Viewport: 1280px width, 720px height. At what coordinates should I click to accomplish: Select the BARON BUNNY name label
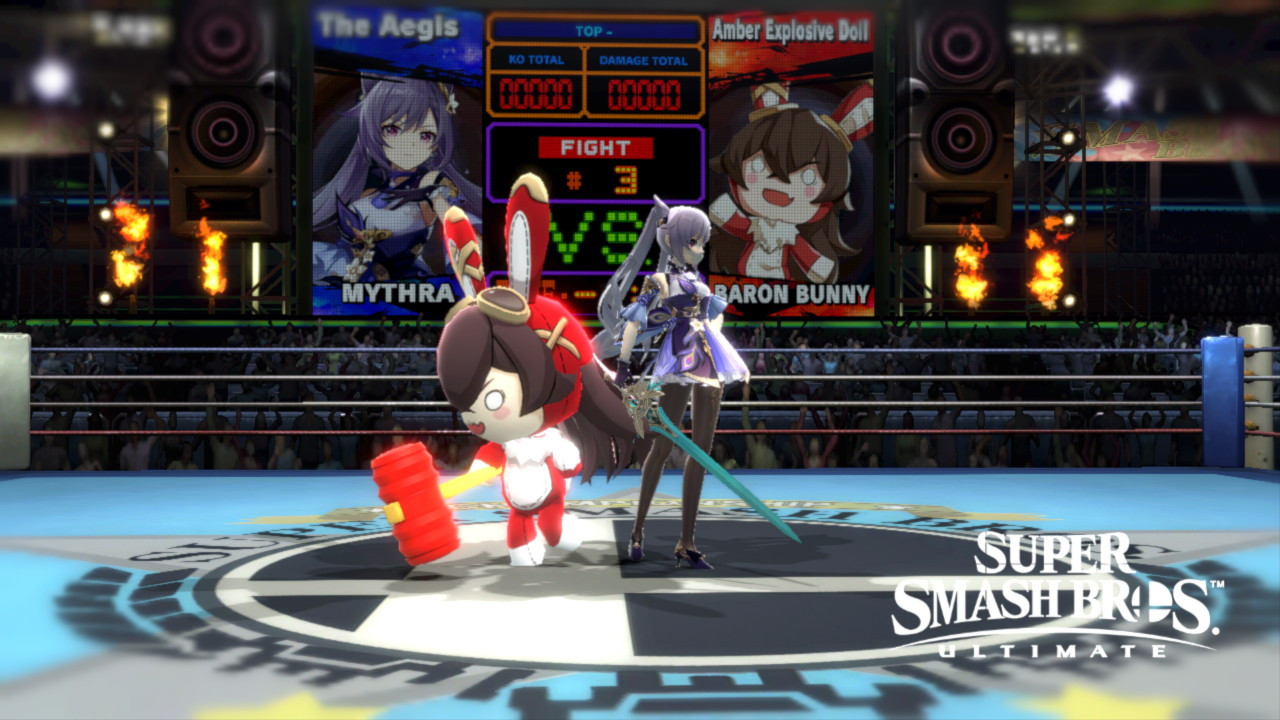(x=790, y=294)
